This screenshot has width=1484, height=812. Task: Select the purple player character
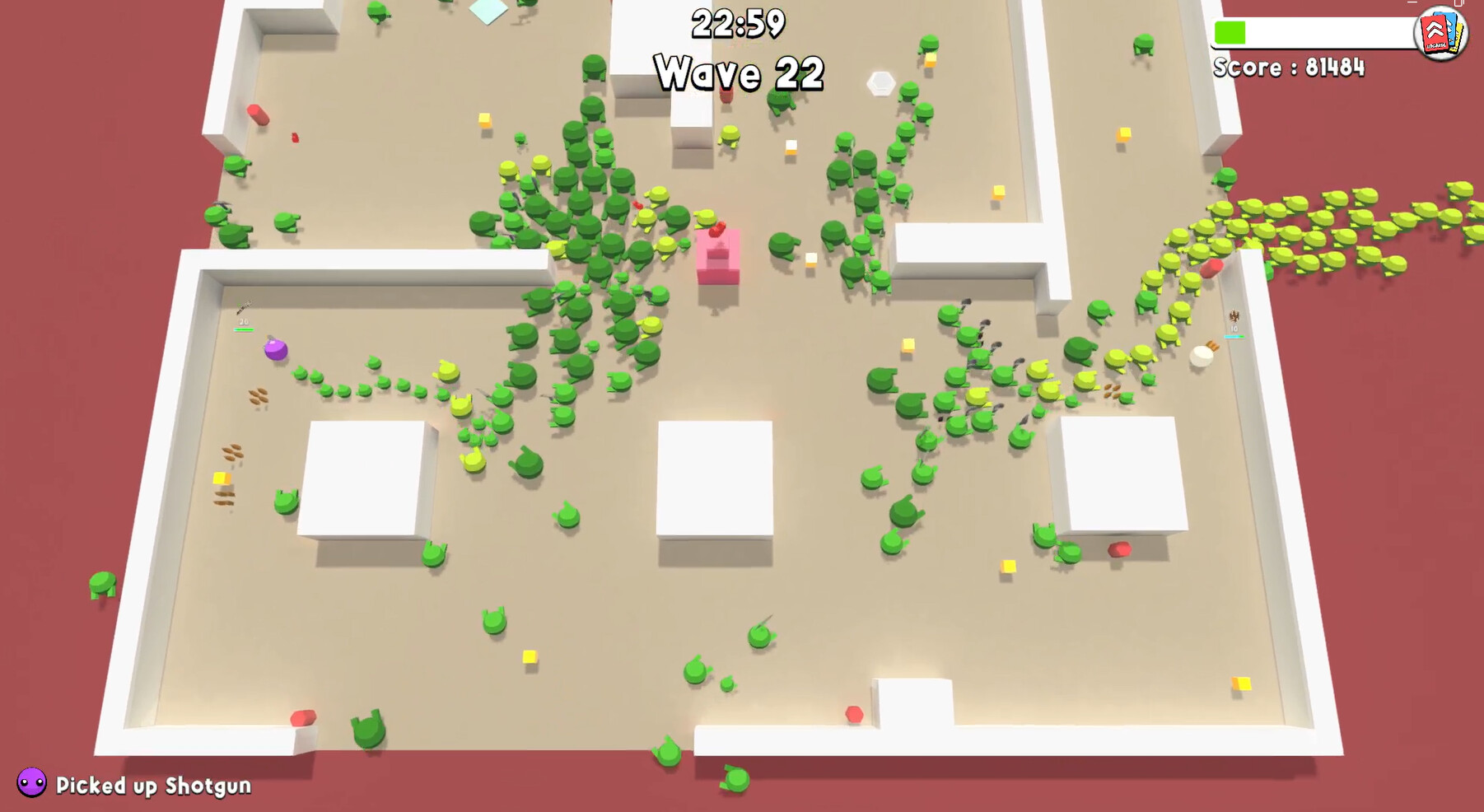point(276,350)
